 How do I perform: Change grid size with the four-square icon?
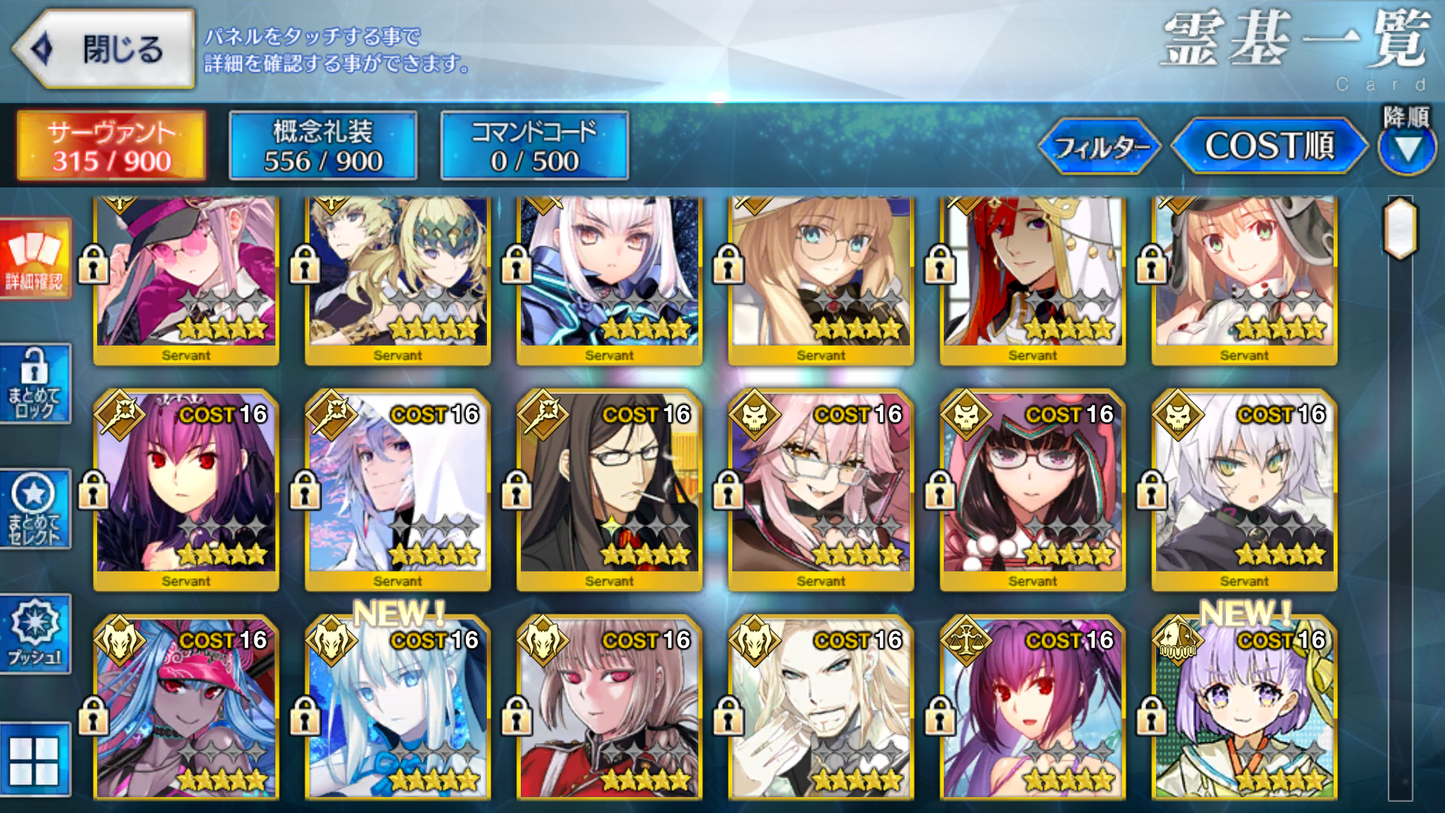[35, 760]
